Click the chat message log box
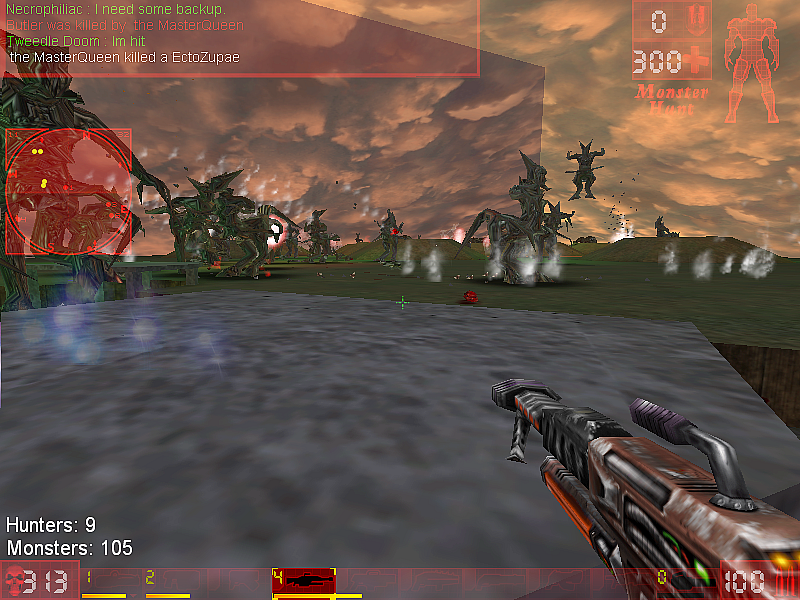The height and width of the screenshot is (600, 800). [240, 38]
